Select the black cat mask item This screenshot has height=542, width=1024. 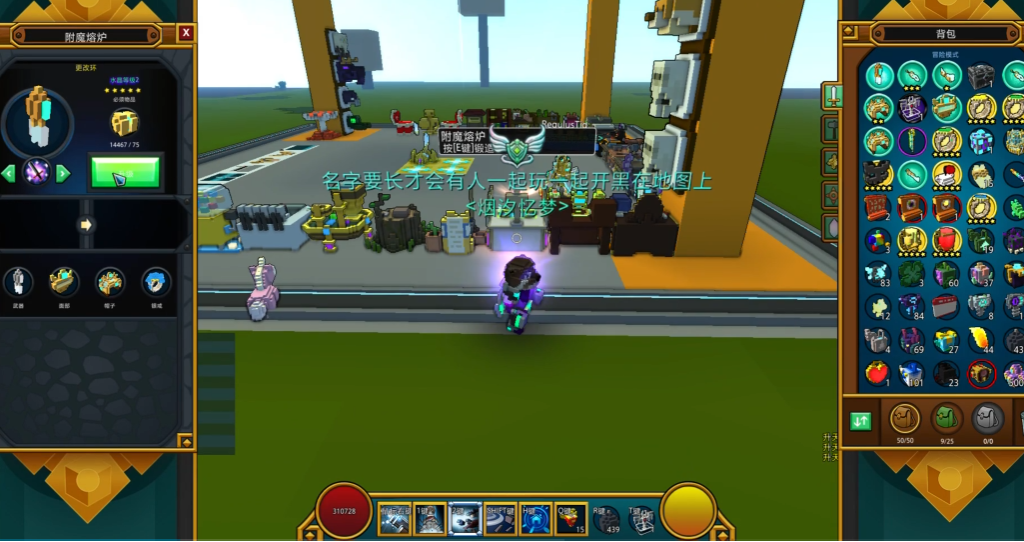tap(877, 174)
